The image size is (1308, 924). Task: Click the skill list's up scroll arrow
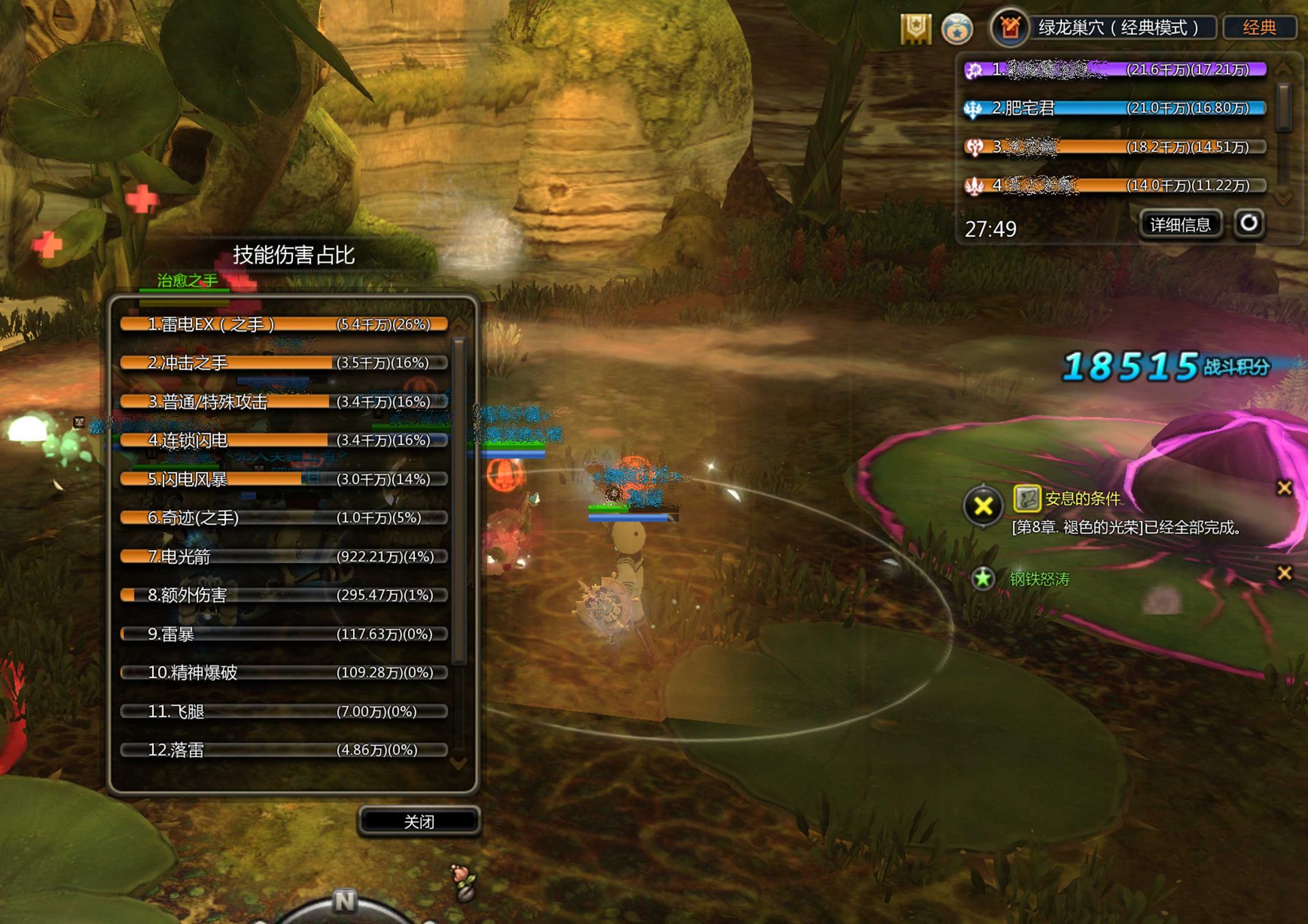pyautogui.click(x=459, y=323)
